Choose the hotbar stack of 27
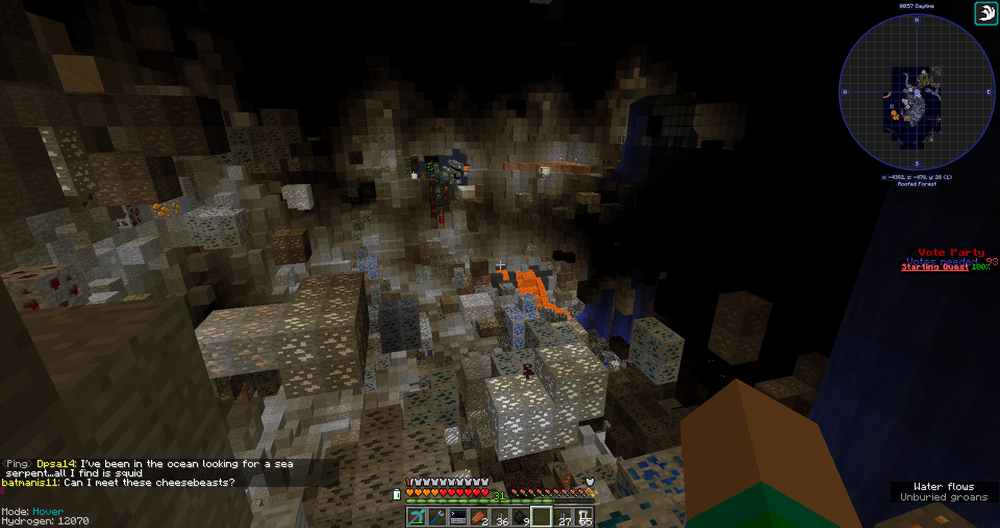This screenshot has width=1000, height=528. (x=562, y=516)
